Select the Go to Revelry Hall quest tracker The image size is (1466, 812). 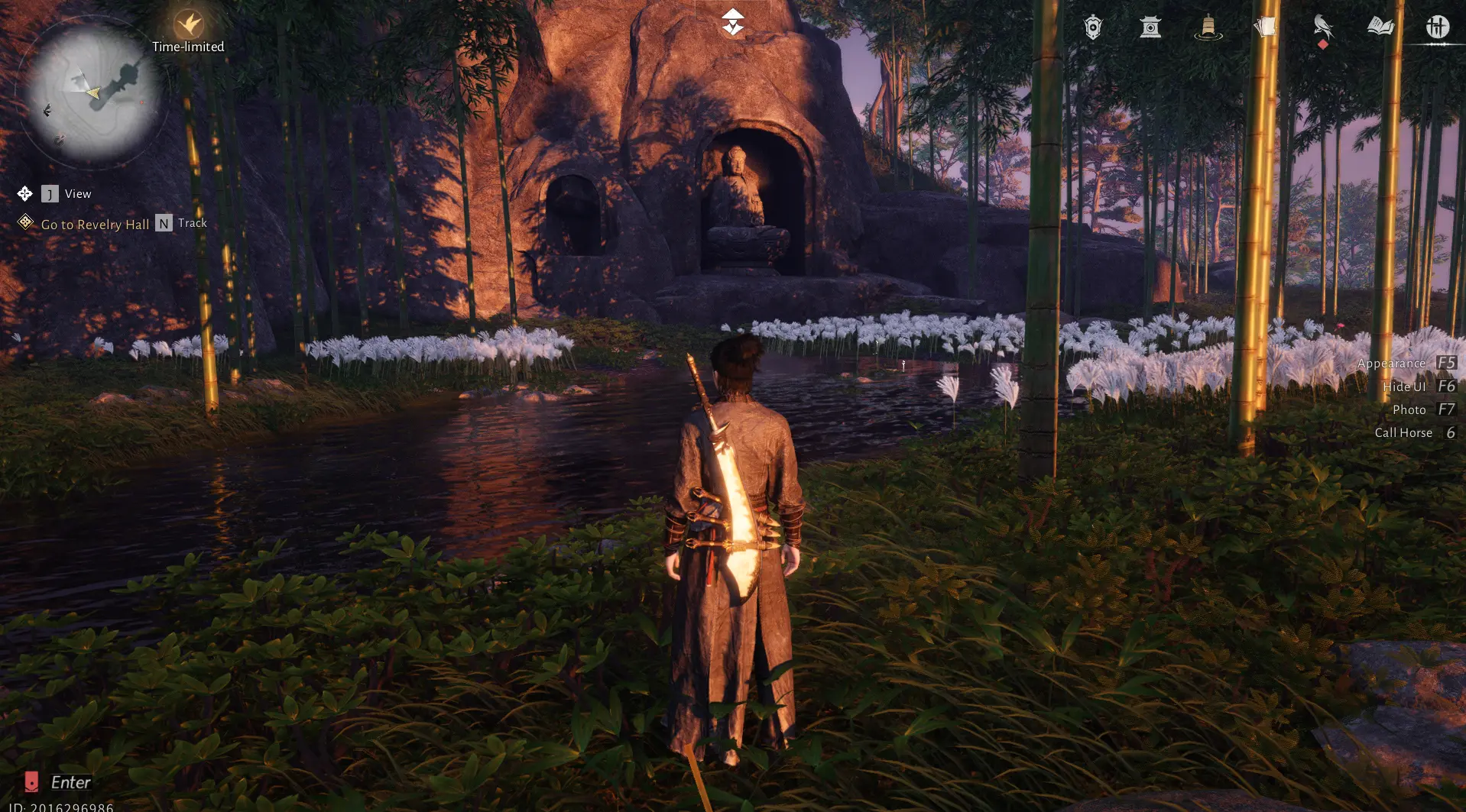95,224
